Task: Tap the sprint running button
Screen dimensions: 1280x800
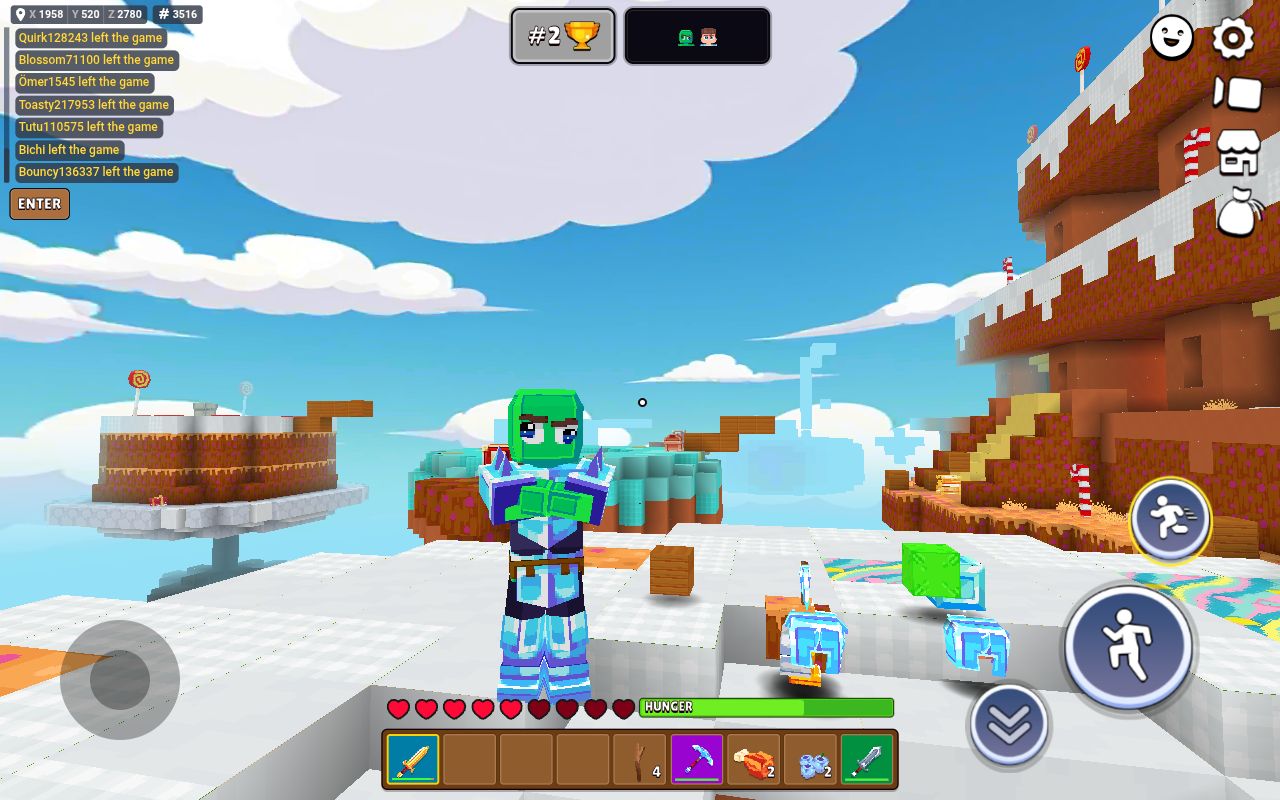Action: tap(1170, 520)
